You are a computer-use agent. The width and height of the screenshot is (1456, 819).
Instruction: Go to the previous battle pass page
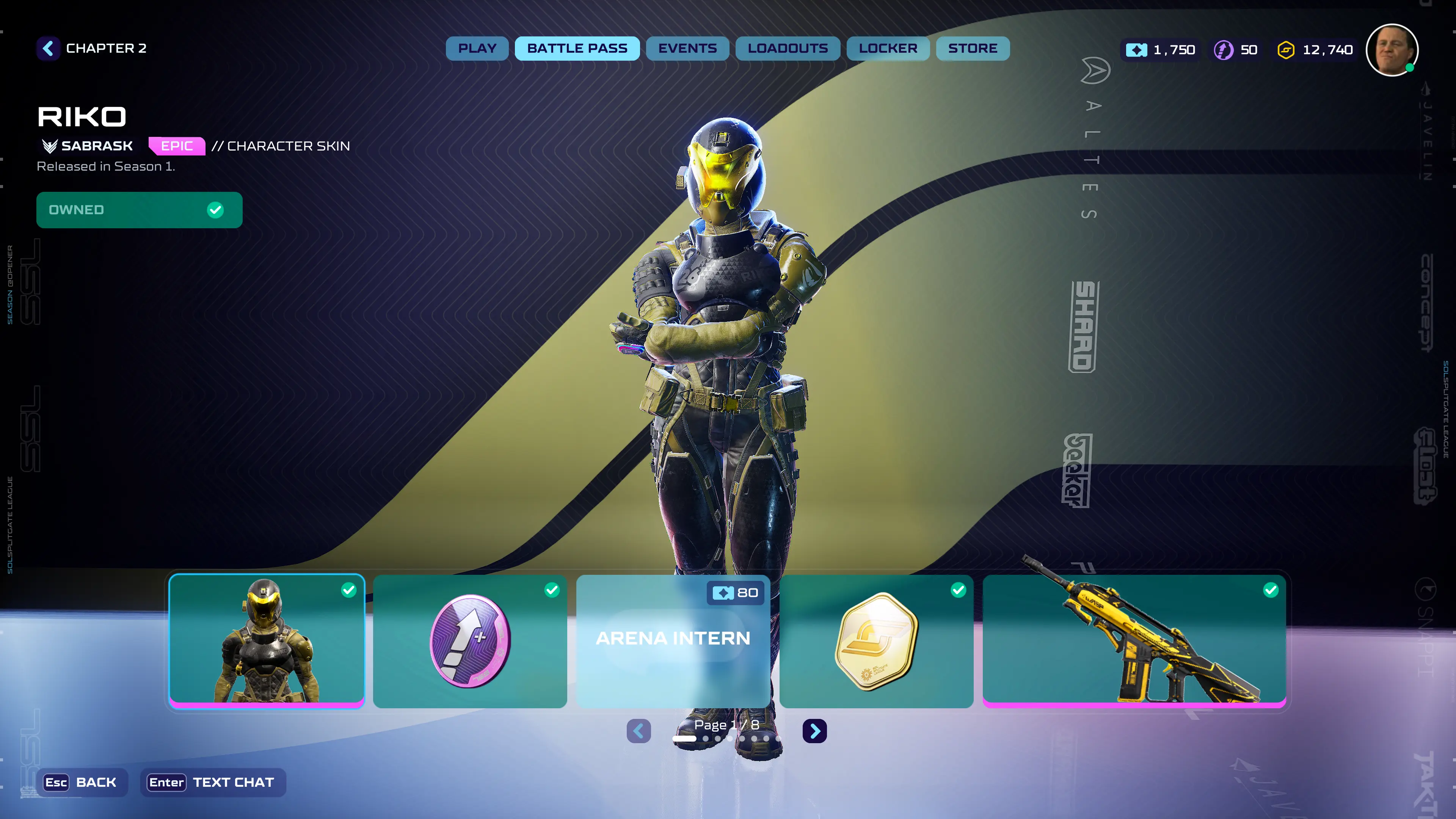tap(639, 731)
